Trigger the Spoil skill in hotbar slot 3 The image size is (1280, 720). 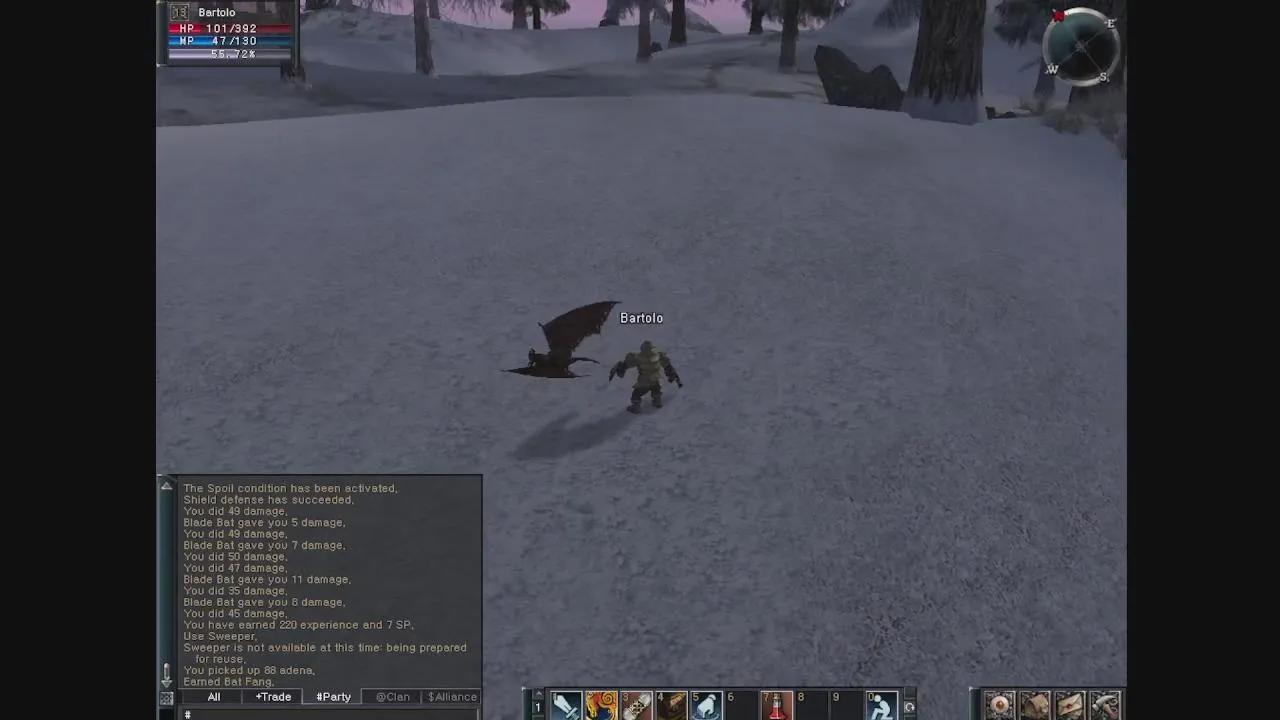pyautogui.click(x=634, y=705)
